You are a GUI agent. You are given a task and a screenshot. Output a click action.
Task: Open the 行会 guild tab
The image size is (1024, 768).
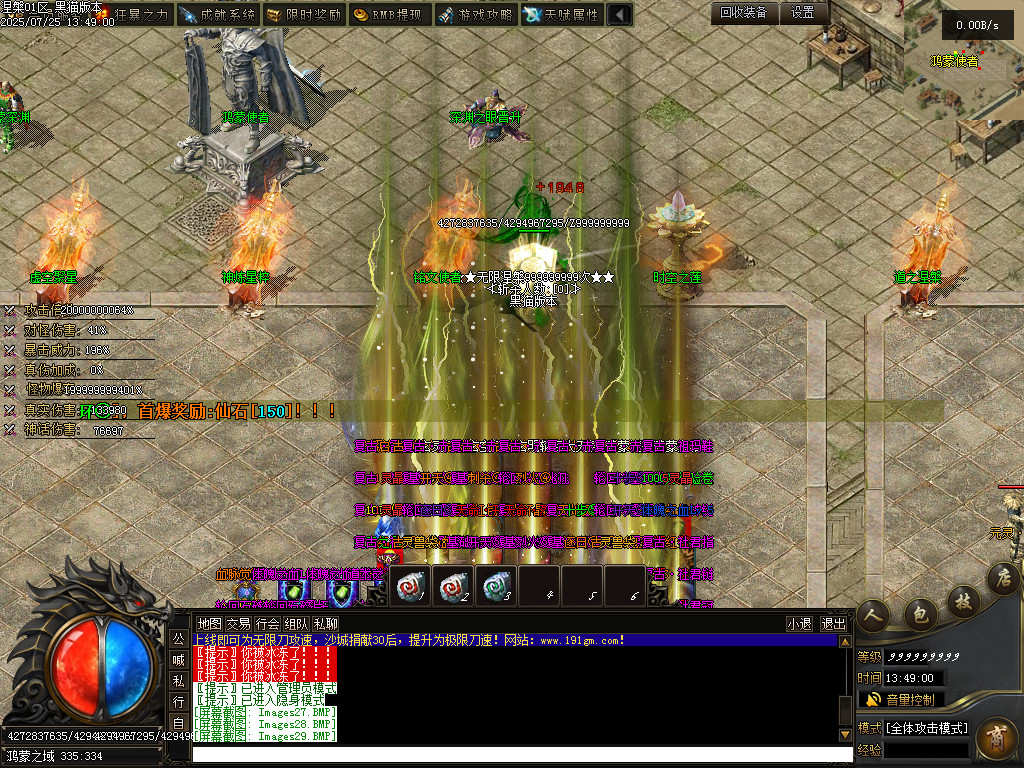[267, 623]
